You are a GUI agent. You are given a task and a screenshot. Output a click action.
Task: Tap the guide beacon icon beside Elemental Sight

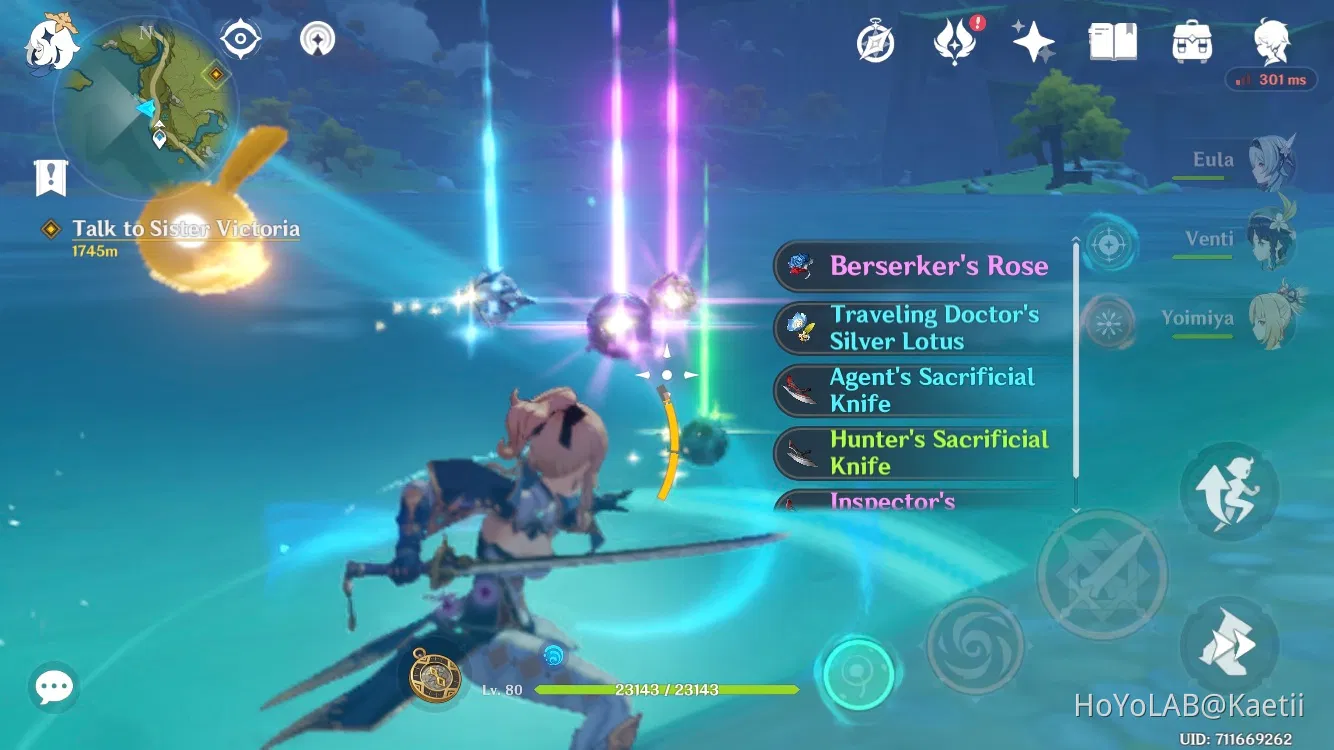[316, 40]
